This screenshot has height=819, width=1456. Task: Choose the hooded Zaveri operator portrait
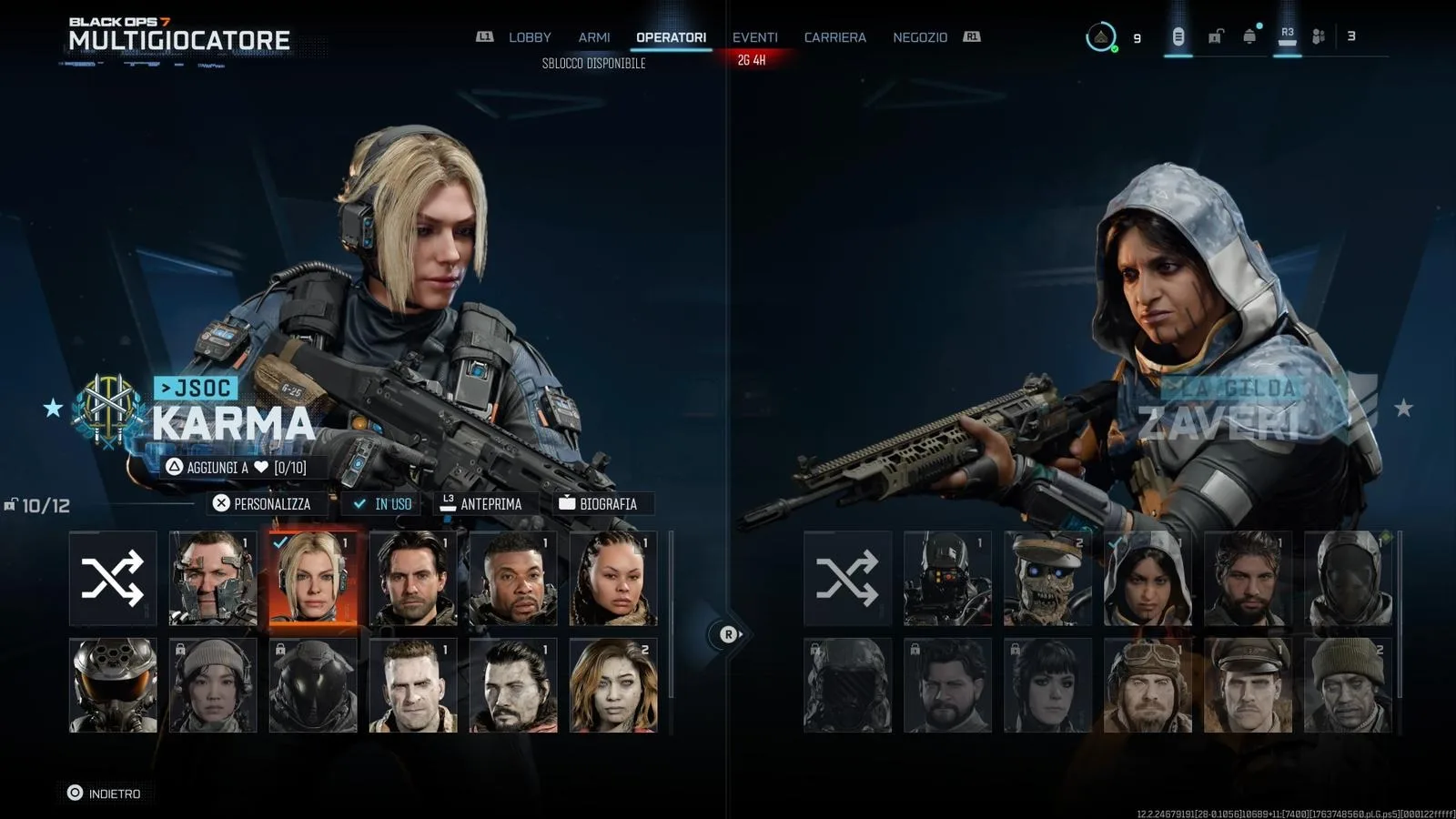click(1148, 579)
